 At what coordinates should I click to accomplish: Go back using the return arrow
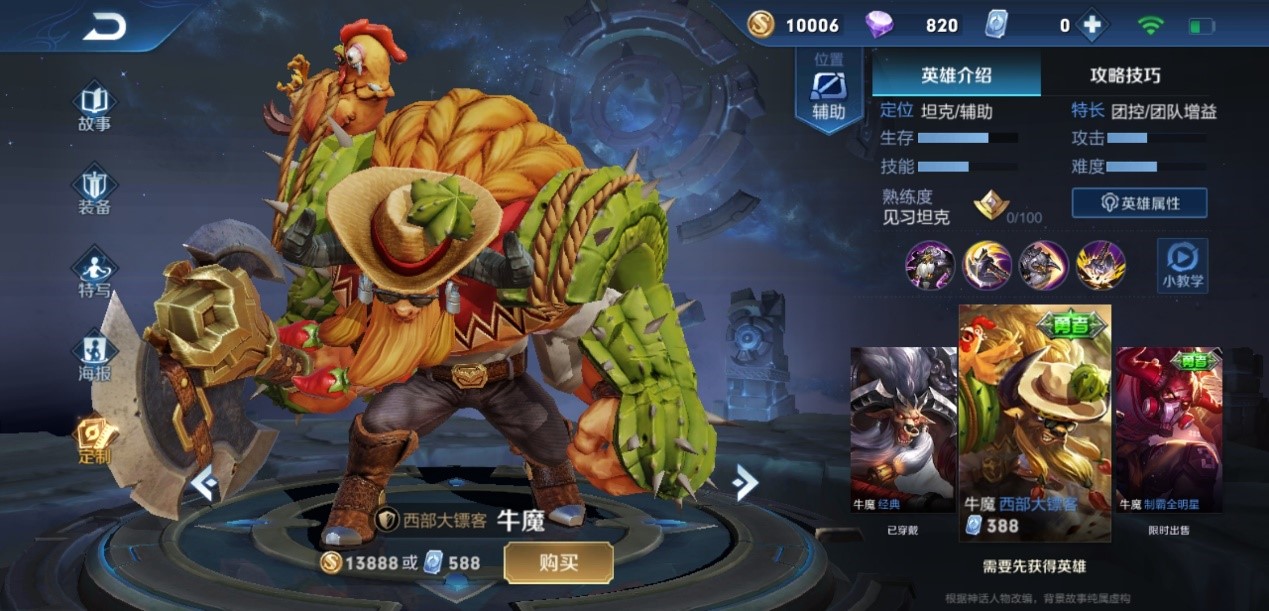(x=104, y=27)
